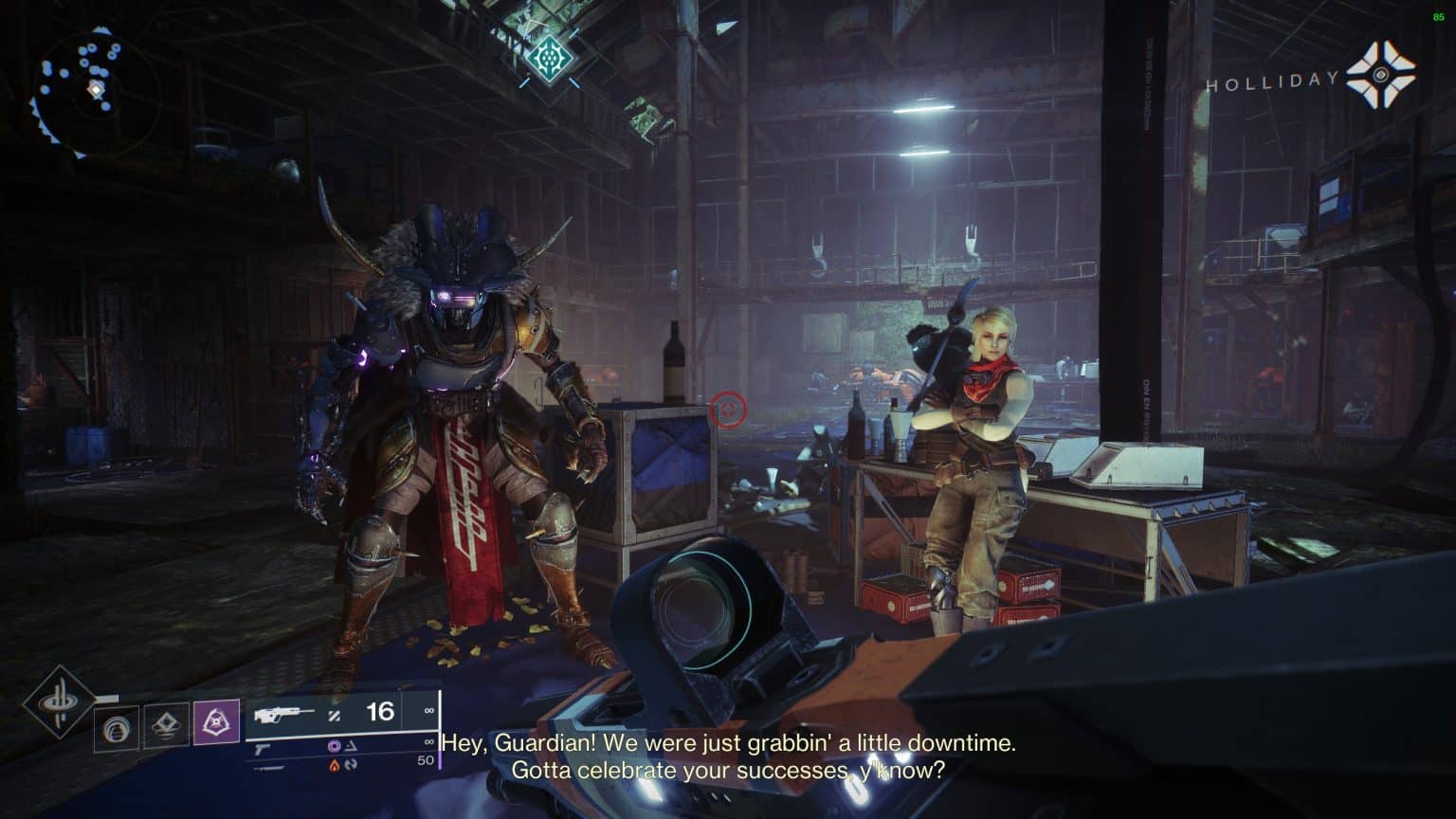Activate the purple highlighted melee ability
1456x819 pixels.
[x=216, y=723]
